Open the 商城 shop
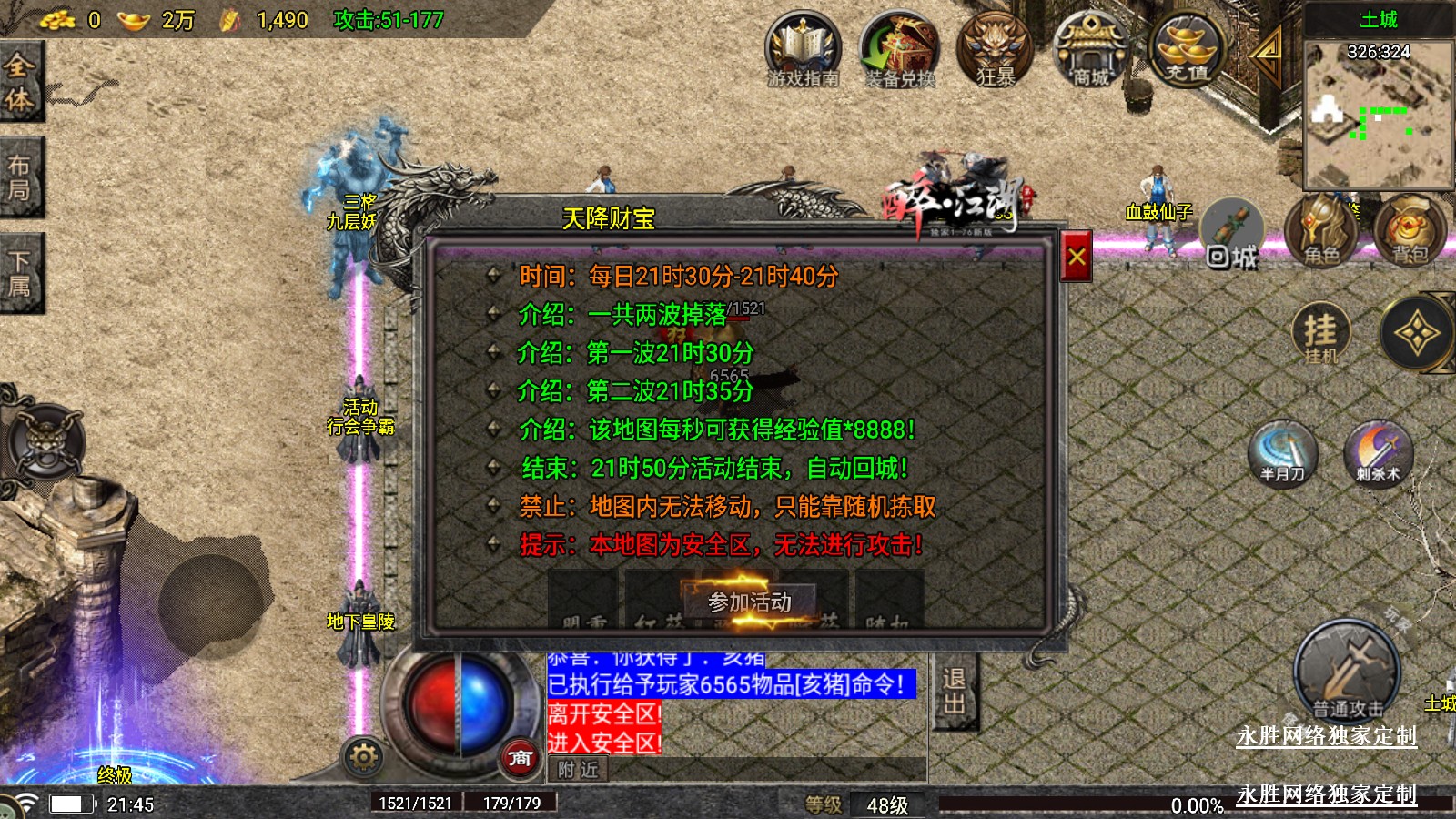 coord(1090,49)
